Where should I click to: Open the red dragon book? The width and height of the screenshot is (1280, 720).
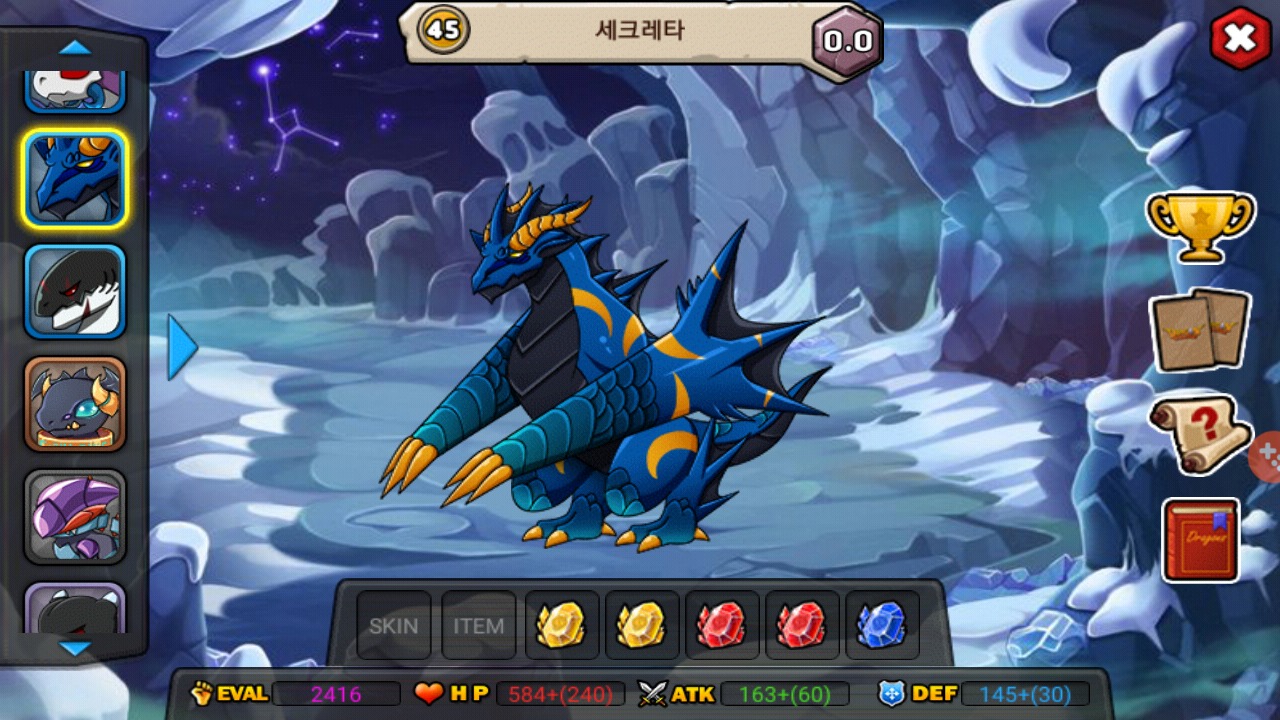(1200, 540)
